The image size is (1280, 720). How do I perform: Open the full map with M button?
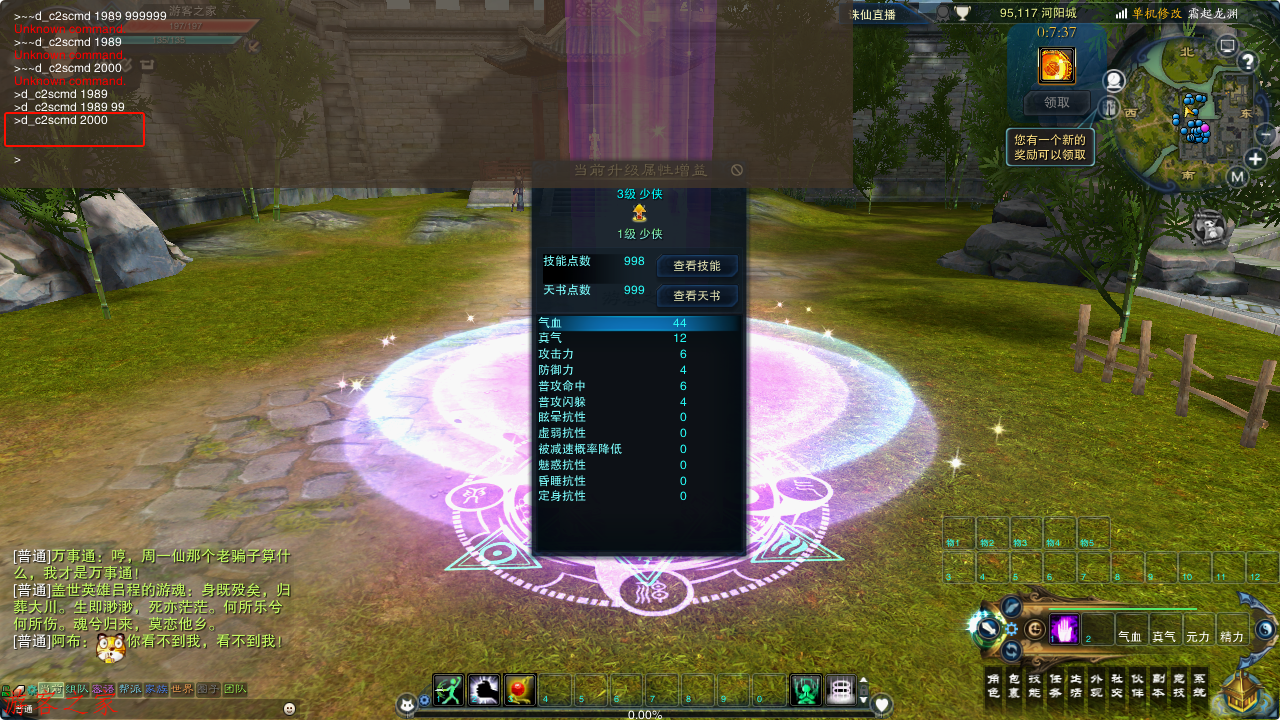point(1237,178)
